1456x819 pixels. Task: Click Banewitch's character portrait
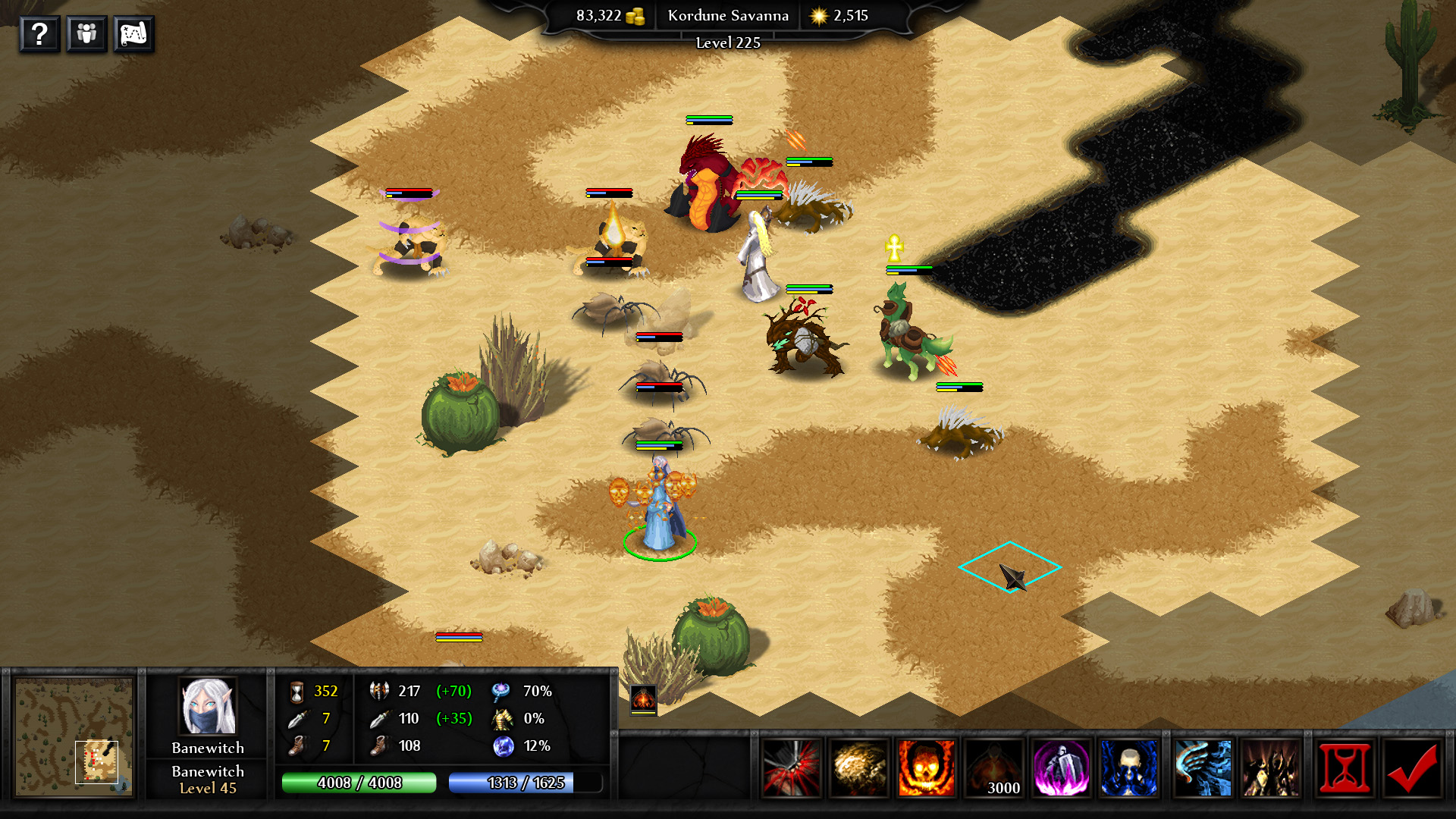(x=206, y=707)
